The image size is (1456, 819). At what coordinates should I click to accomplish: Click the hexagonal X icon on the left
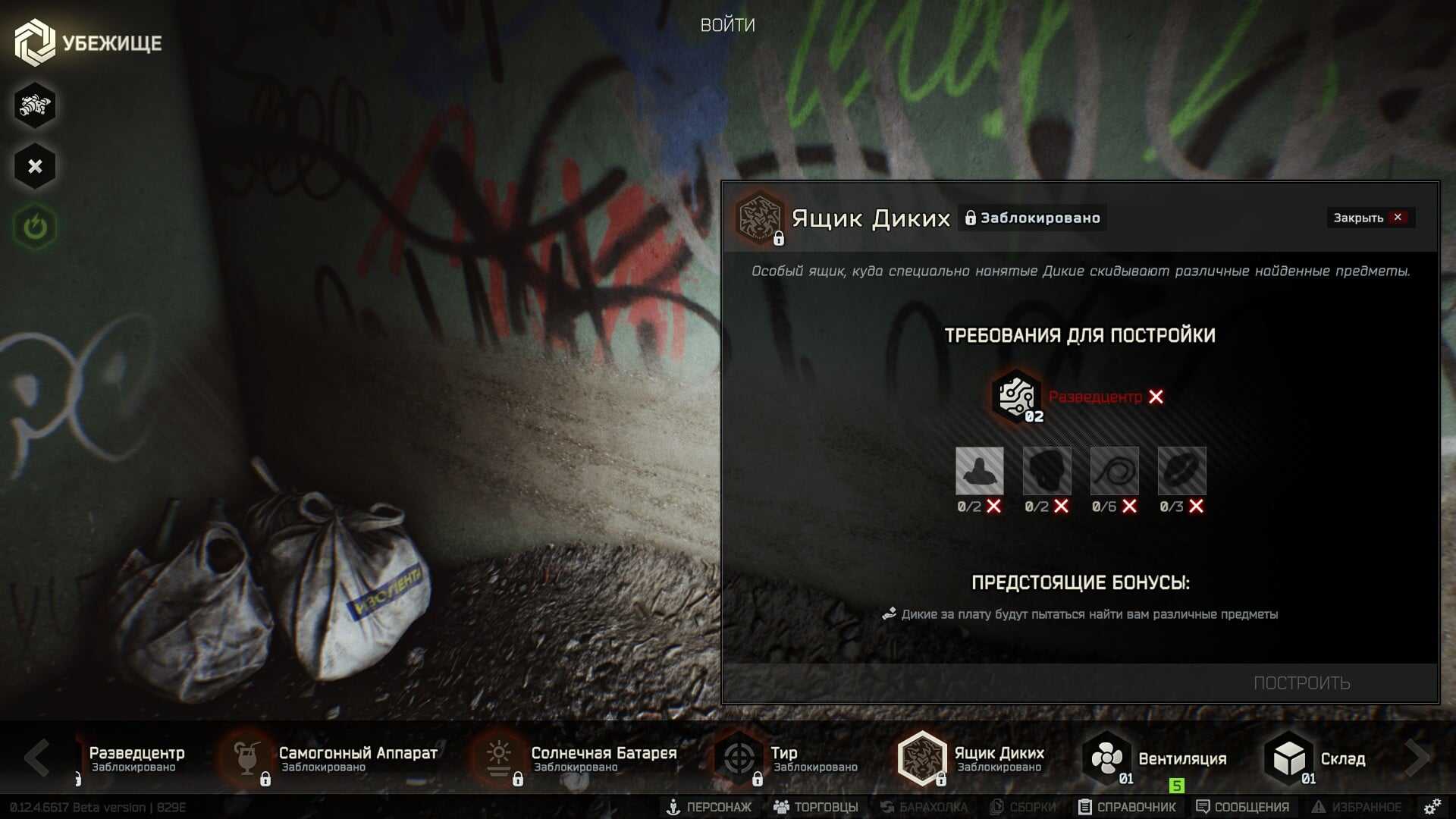(35, 166)
